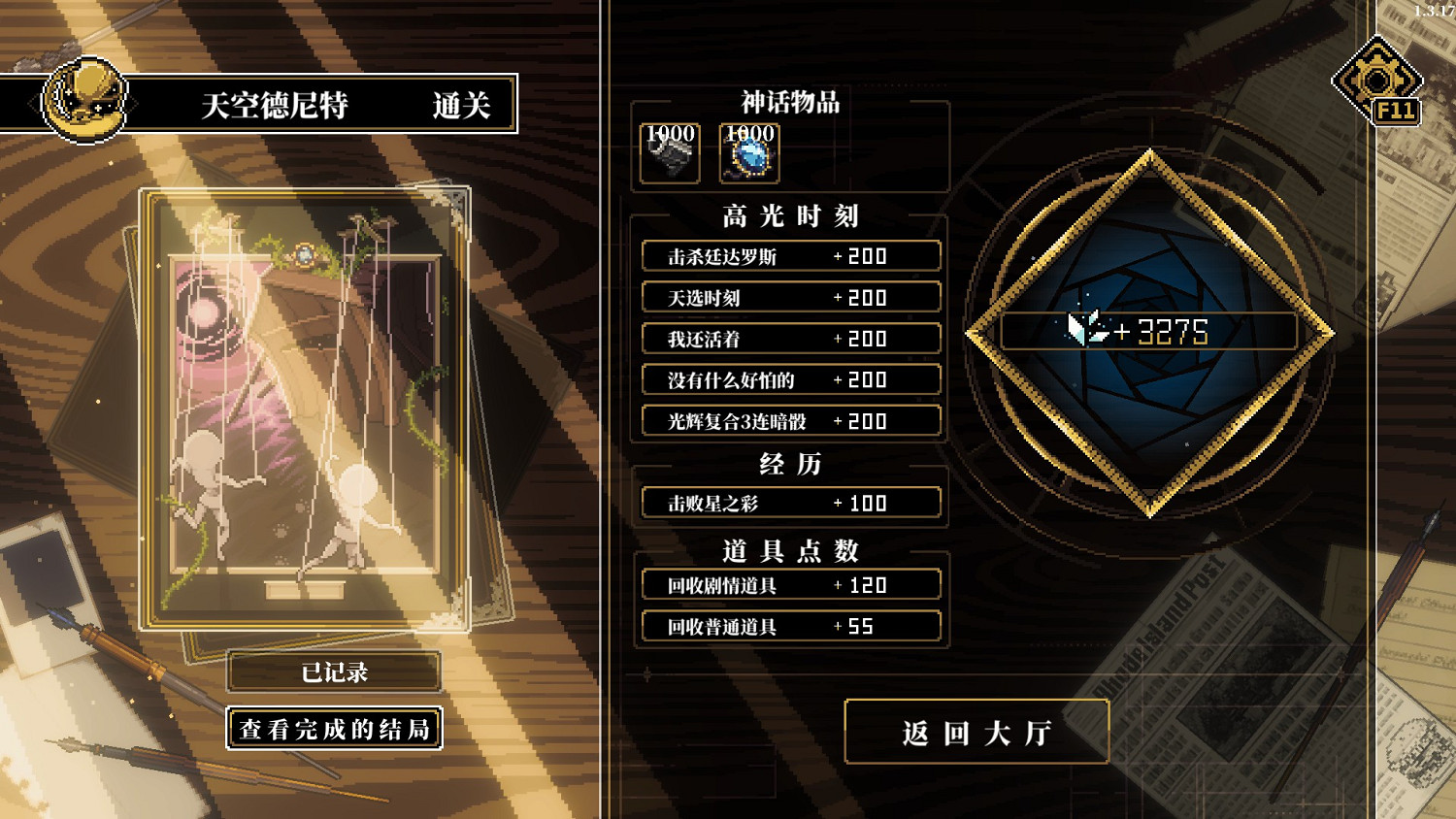Click the version number 1.3.17 text
Viewport: 1456px width, 819px height.
pos(1435,8)
